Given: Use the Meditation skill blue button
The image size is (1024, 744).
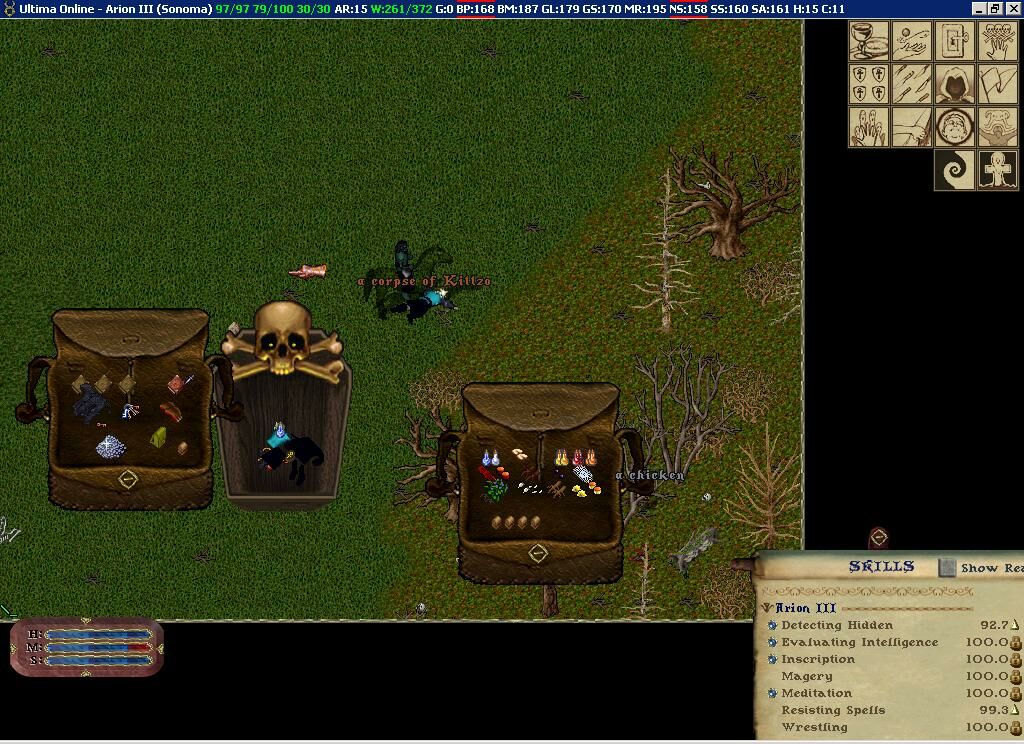Looking at the screenshot, I should coord(772,693).
